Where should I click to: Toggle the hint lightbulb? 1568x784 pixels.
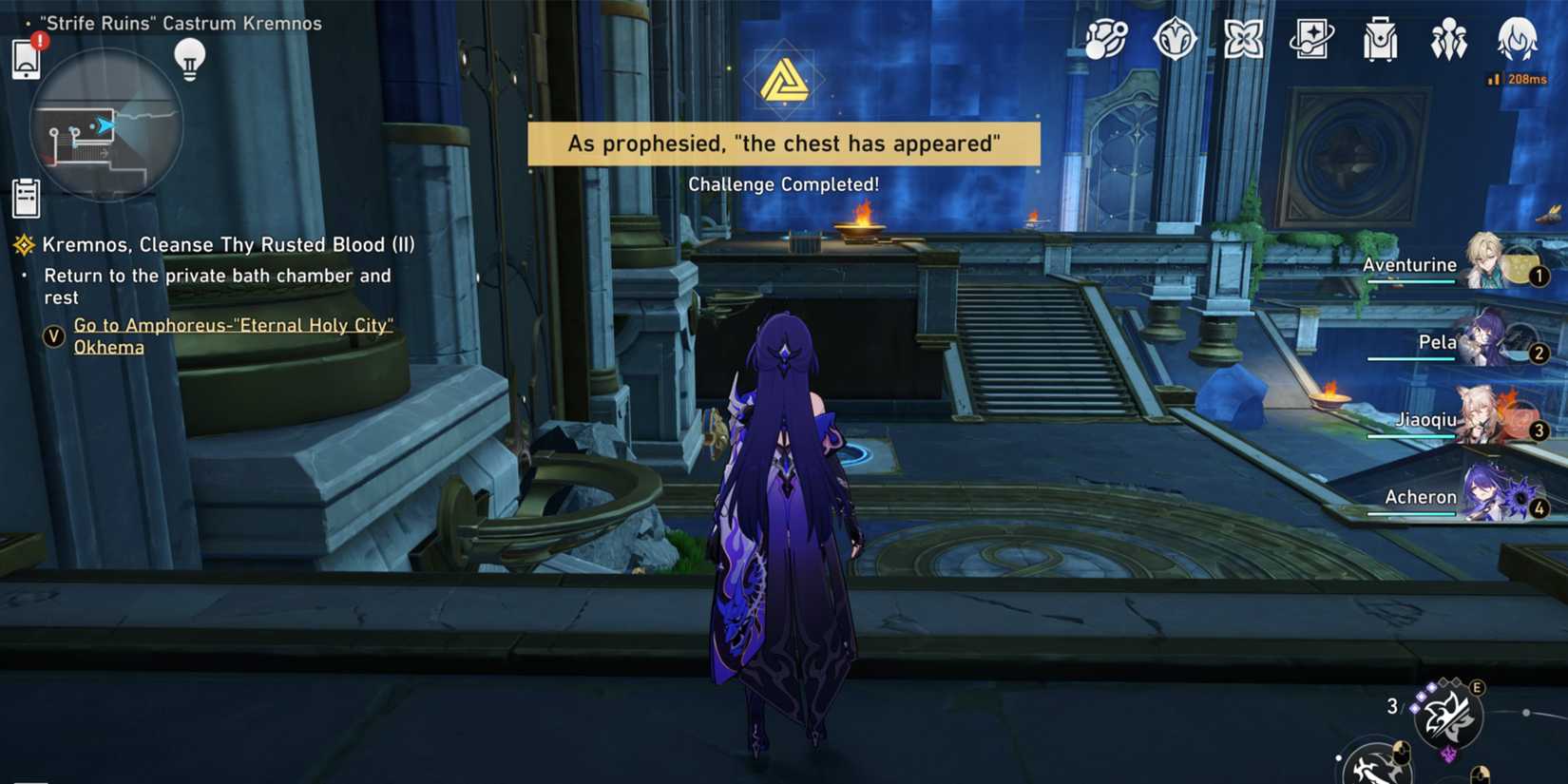pos(192,59)
